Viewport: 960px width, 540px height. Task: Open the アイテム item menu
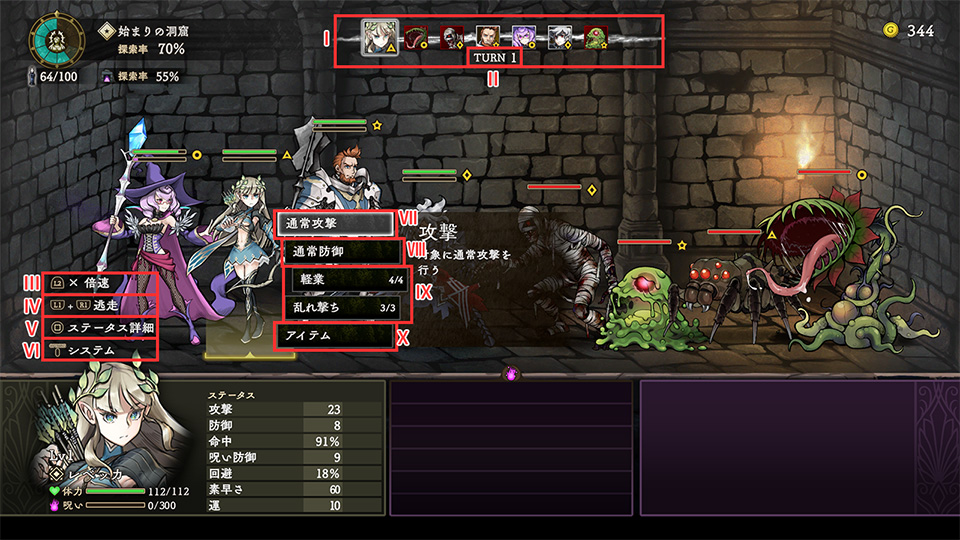tap(333, 335)
